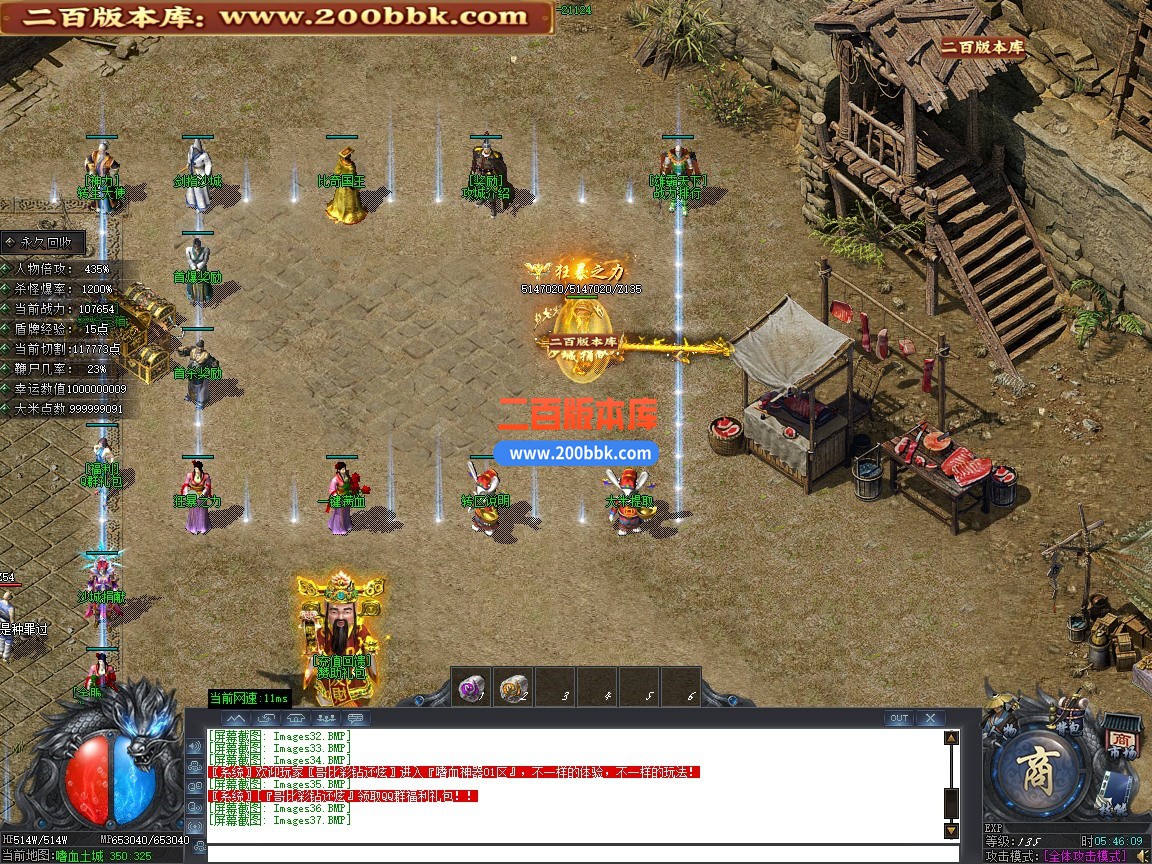Select the speech bubble chat tab

[356, 718]
